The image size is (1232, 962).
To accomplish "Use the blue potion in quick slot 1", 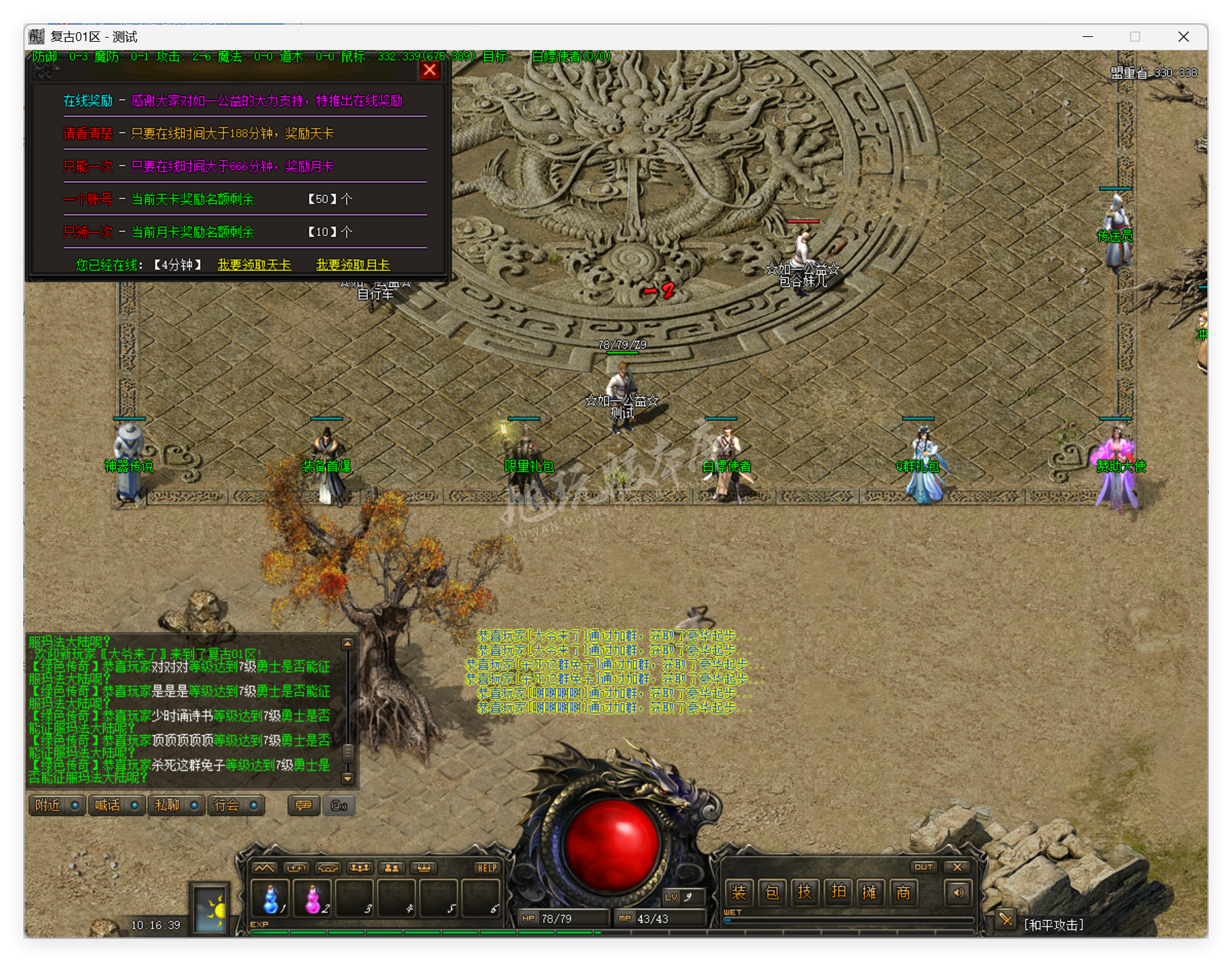I will click(273, 898).
